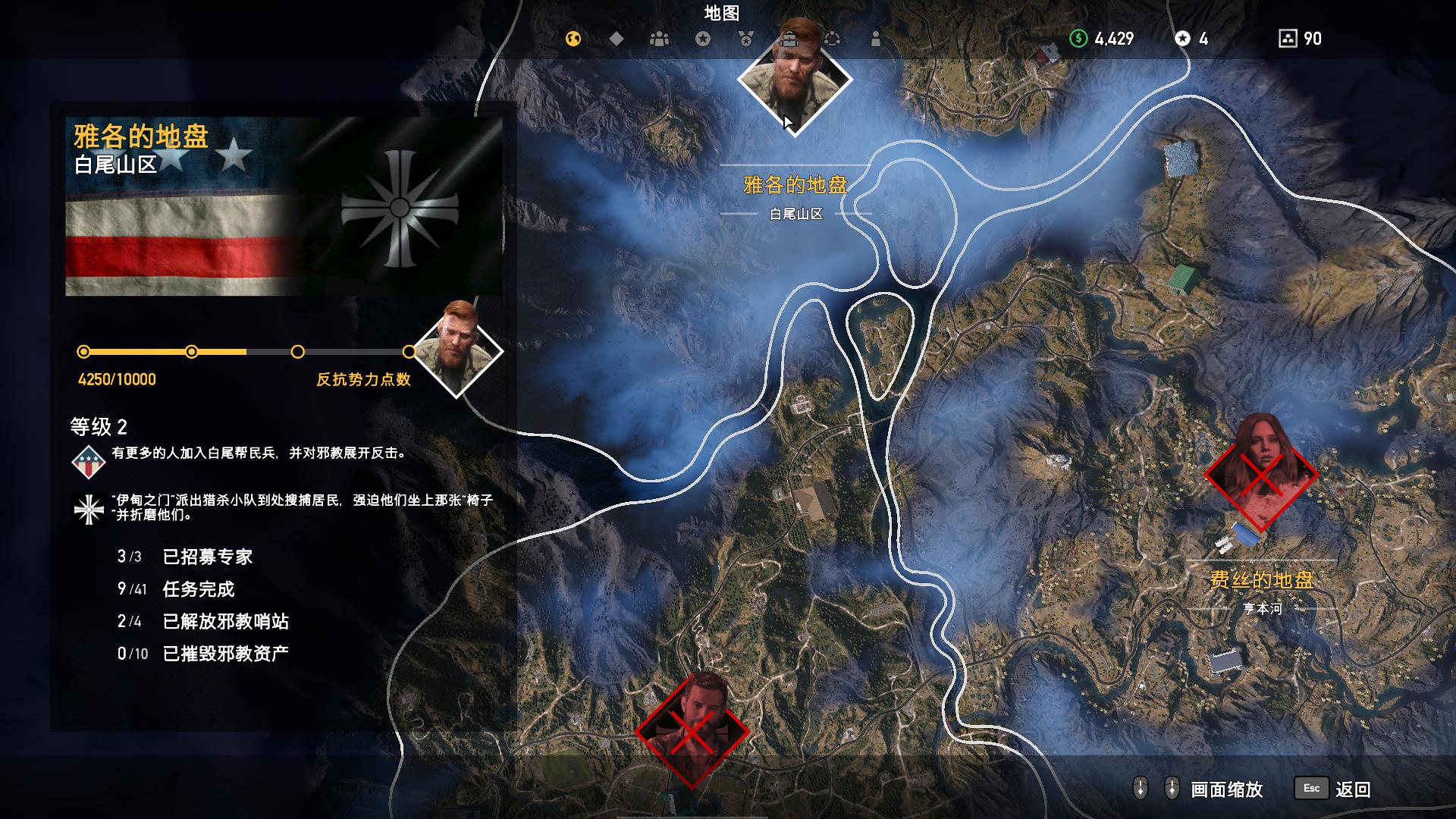Open the three-person group roster tab
Image resolution: width=1456 pixels, height=819 pixels.
click(x=660, y=39)
